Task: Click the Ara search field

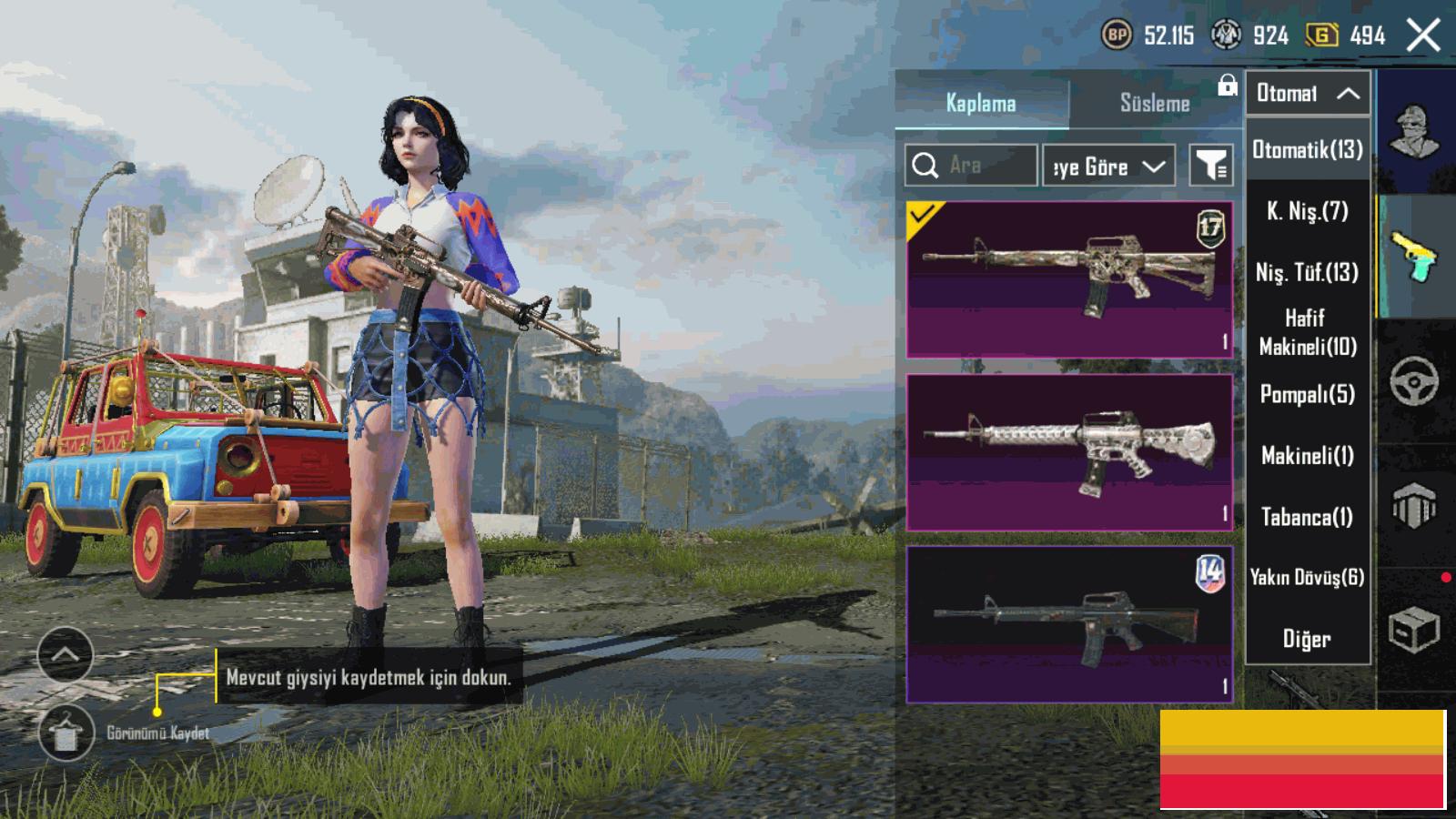Action: click(x=971, y=166)
